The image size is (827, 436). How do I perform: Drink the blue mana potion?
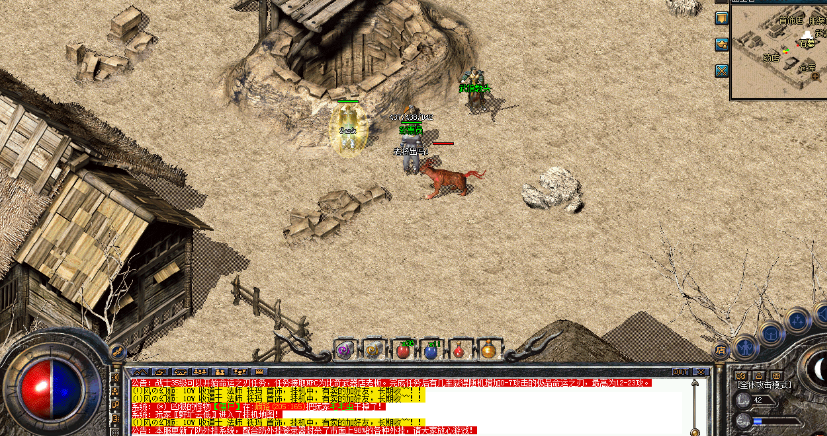431,349
